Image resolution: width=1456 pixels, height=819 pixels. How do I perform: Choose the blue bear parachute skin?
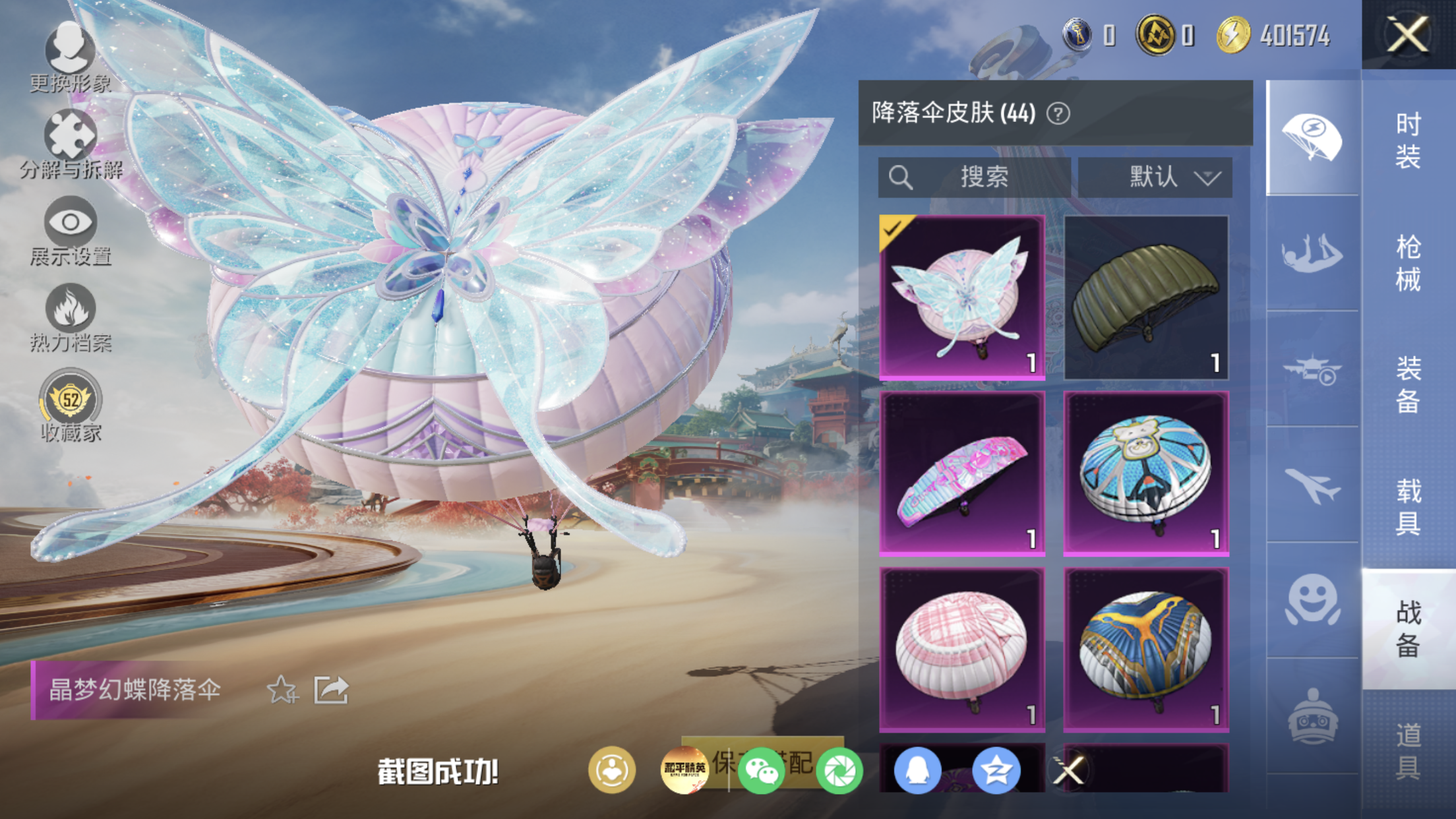[1146, 473]
